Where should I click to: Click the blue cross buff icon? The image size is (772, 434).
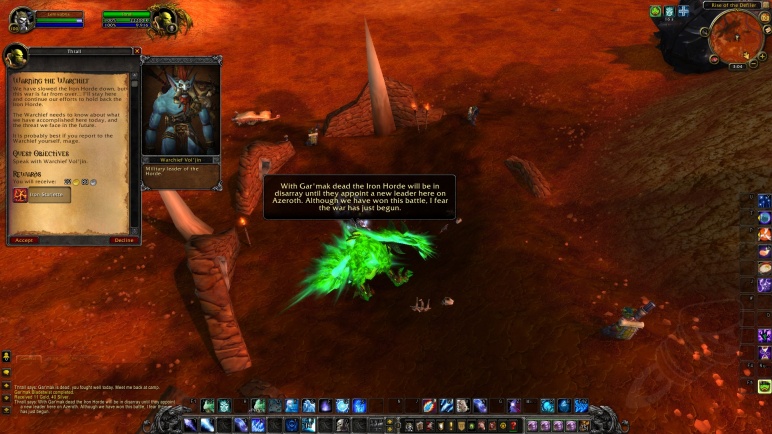click(683, 11)
